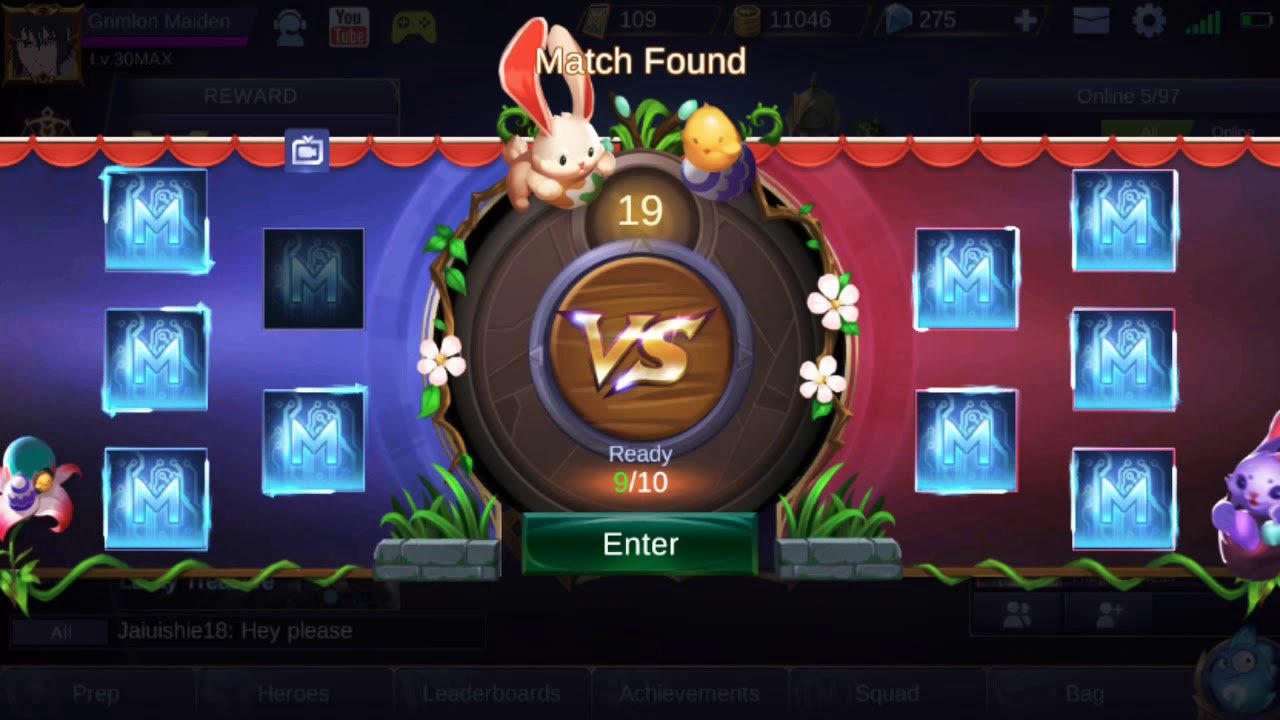Image resolution: width=1280 pixels, height=720 pixels.
Task: Open the livestream TV icon near the banner
Action: [x=305, y=148]
